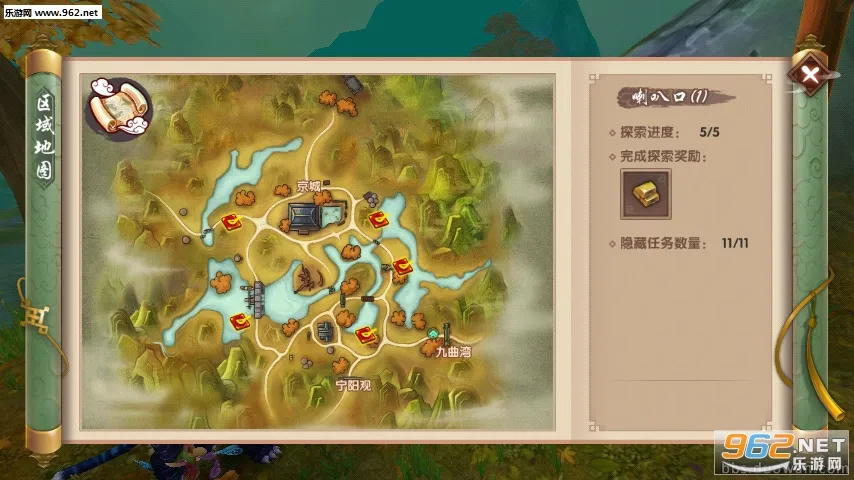Close the region map panel
Viewport: 854px width, 480px height.
(x=811, y=74)
